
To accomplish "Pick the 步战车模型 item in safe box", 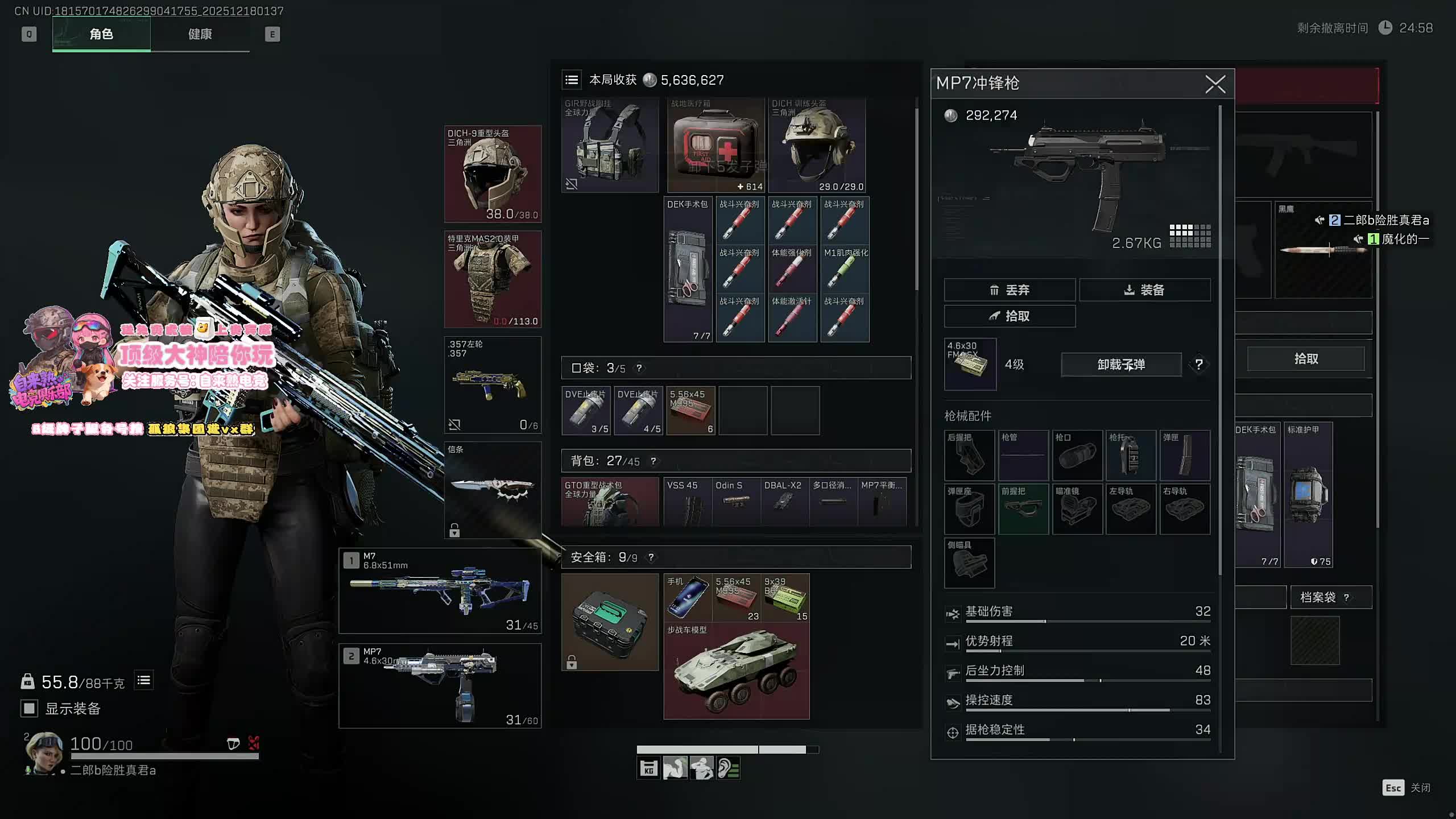I will pyautogui.click(x=736, y=672).
